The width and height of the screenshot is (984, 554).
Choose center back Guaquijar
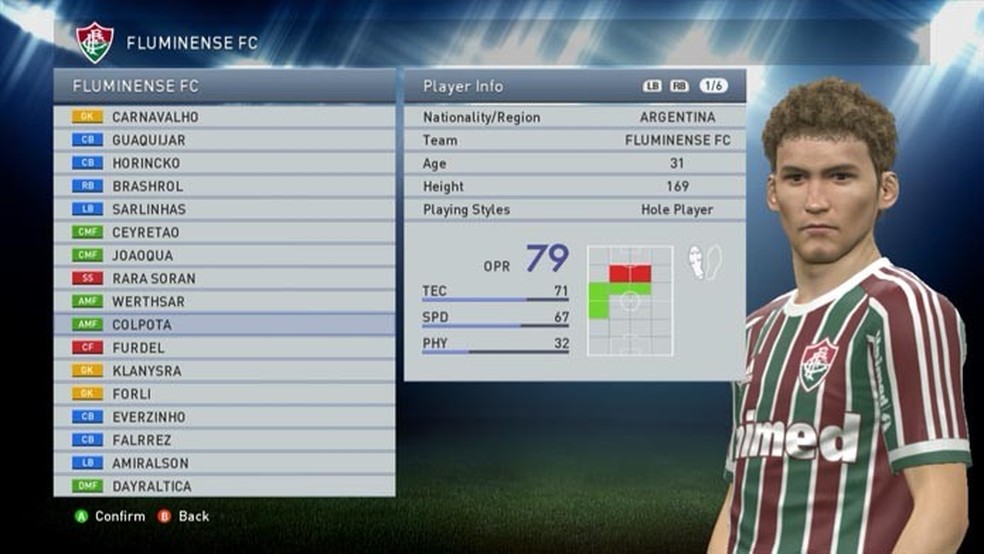[224, 140]
